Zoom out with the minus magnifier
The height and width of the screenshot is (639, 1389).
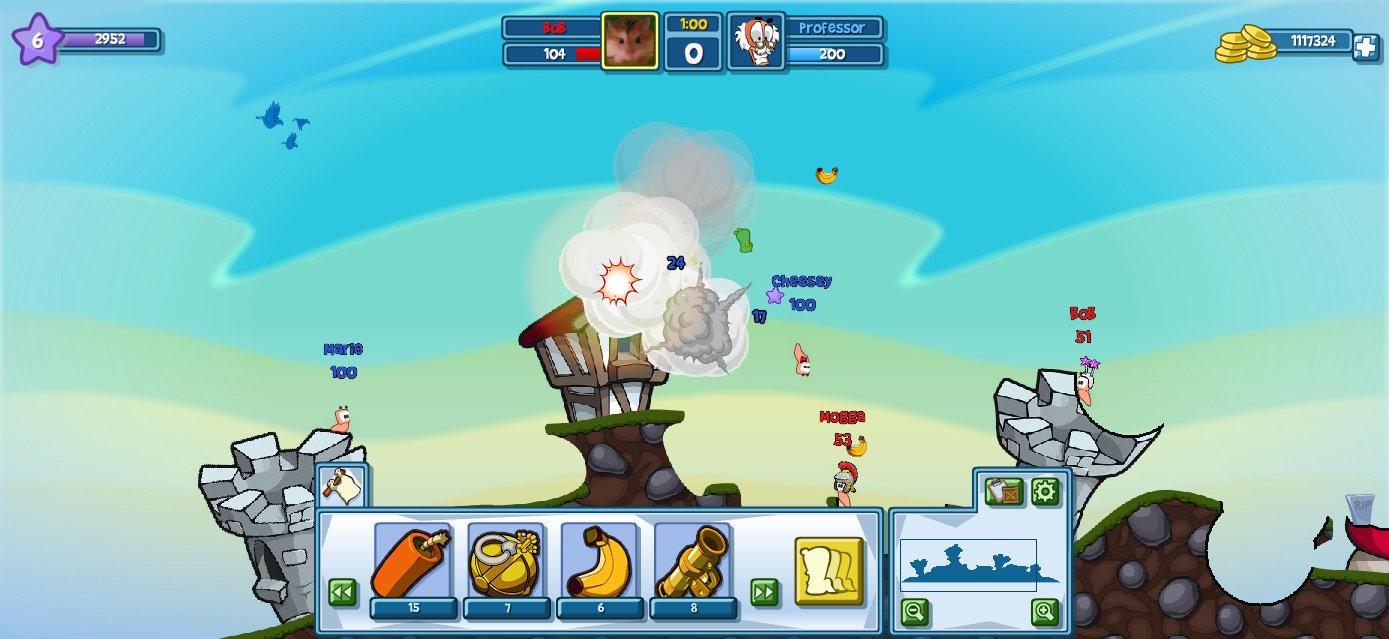pos(914,611)
